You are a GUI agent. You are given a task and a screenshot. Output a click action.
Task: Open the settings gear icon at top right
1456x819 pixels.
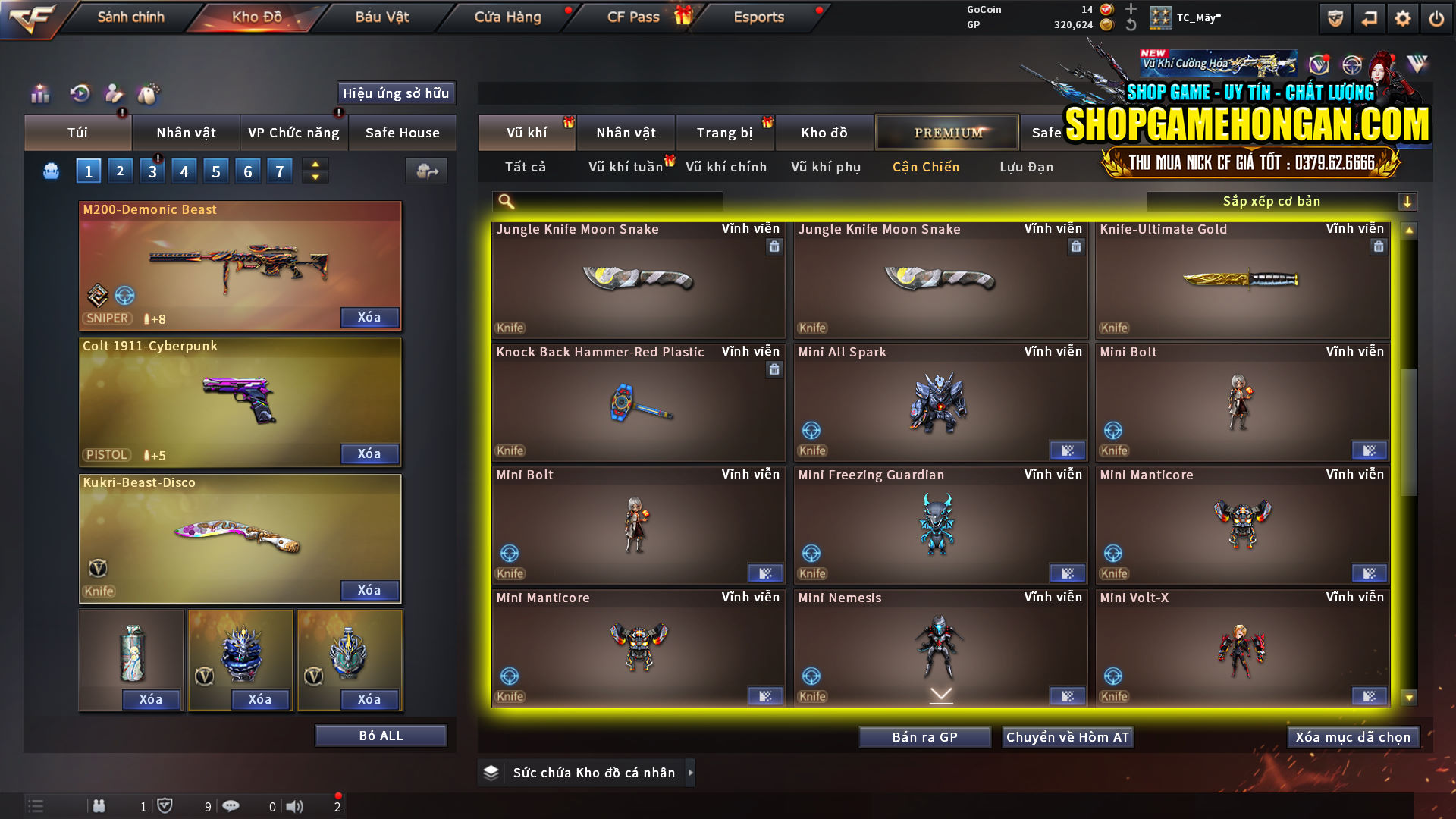[1402, 17]
